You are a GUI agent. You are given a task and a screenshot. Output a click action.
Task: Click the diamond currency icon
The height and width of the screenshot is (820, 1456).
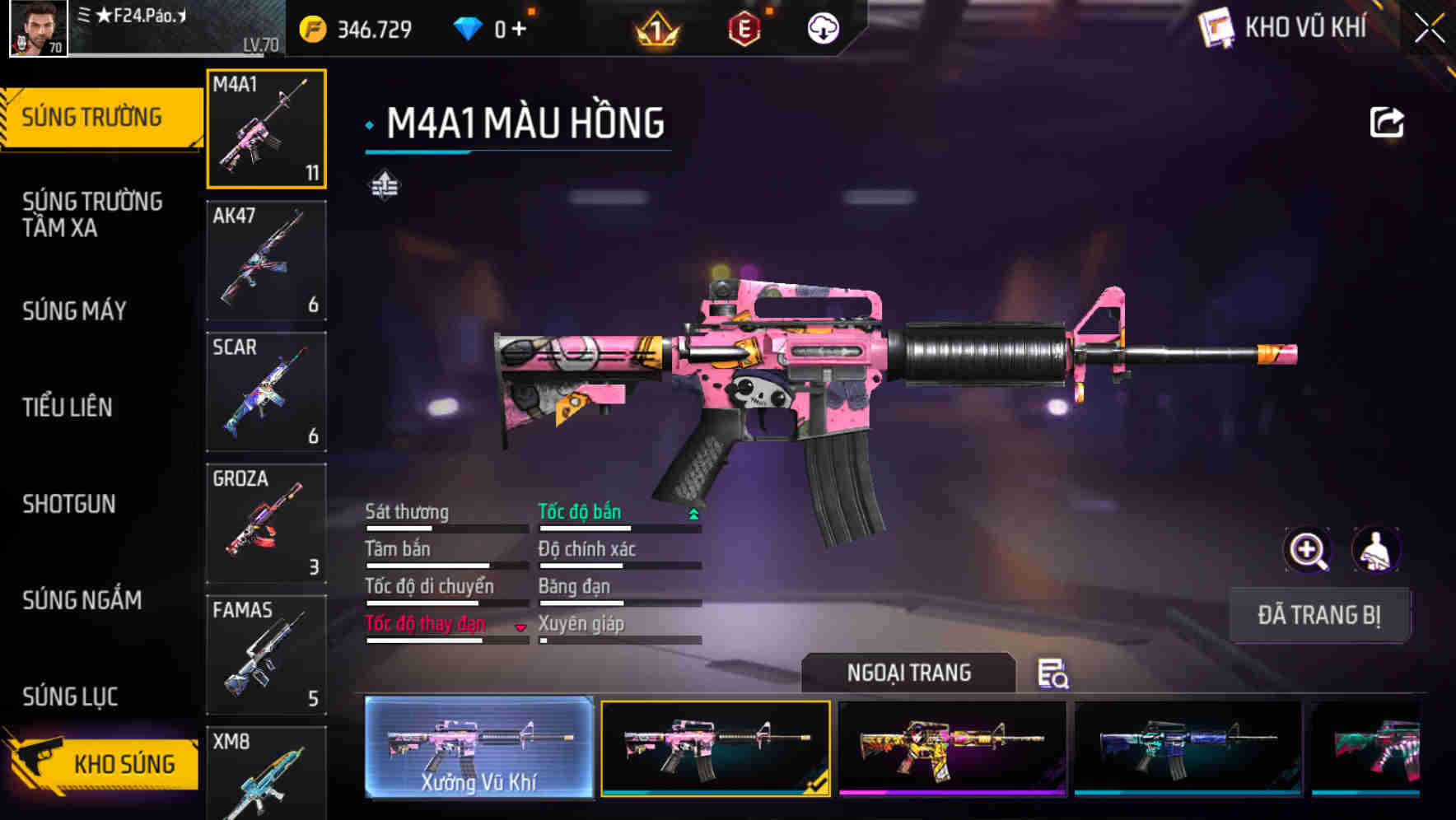pos(469,26)
